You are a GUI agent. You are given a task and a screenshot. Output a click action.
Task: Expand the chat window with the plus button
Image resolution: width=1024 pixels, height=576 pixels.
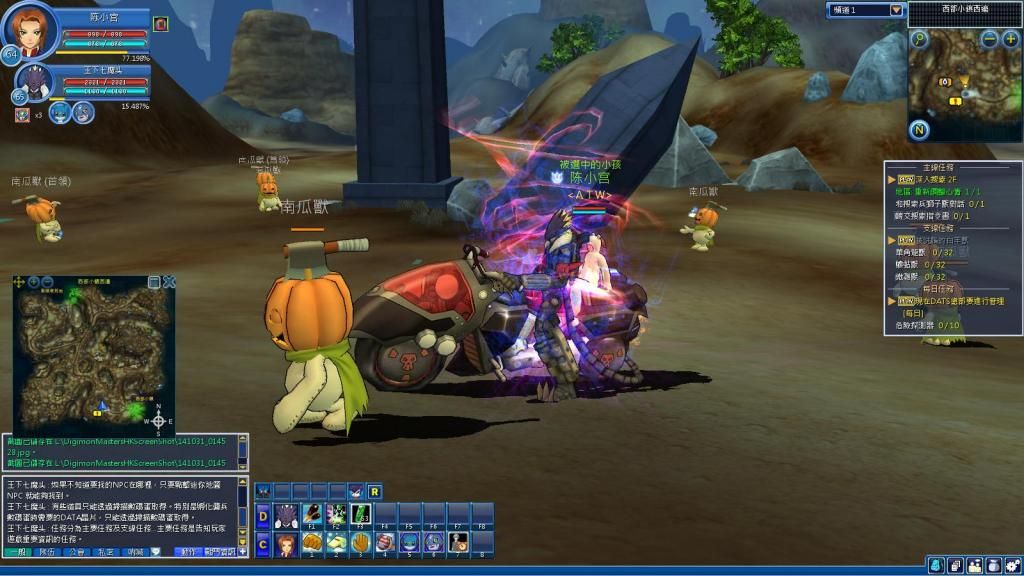(x=242, y=552)
